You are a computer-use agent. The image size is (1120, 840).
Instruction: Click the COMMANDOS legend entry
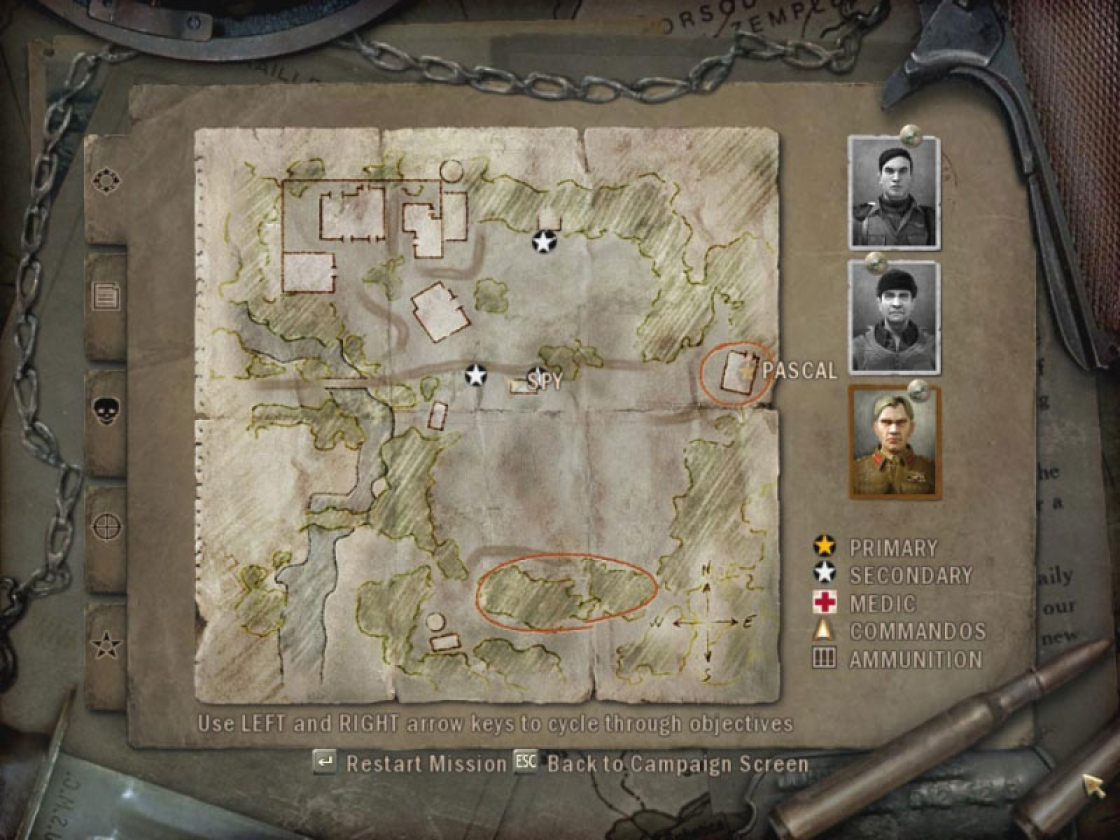coord(902,631)
